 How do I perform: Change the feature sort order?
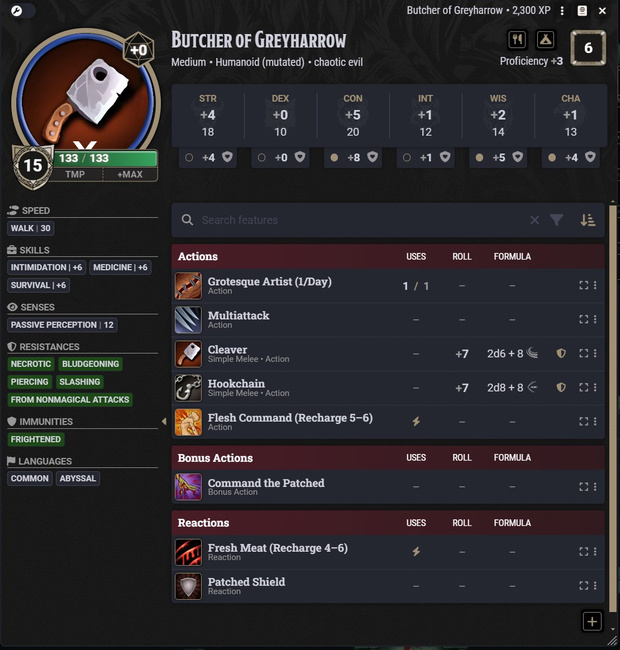click(588, 220)
